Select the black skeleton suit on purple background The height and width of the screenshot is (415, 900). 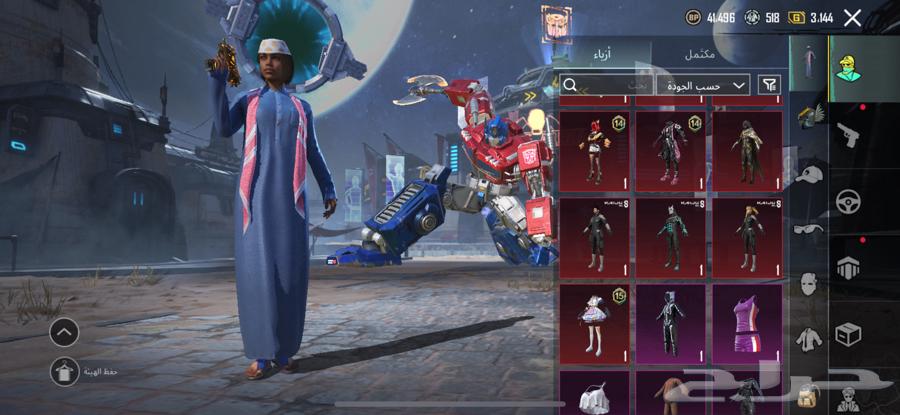(671, 324)
